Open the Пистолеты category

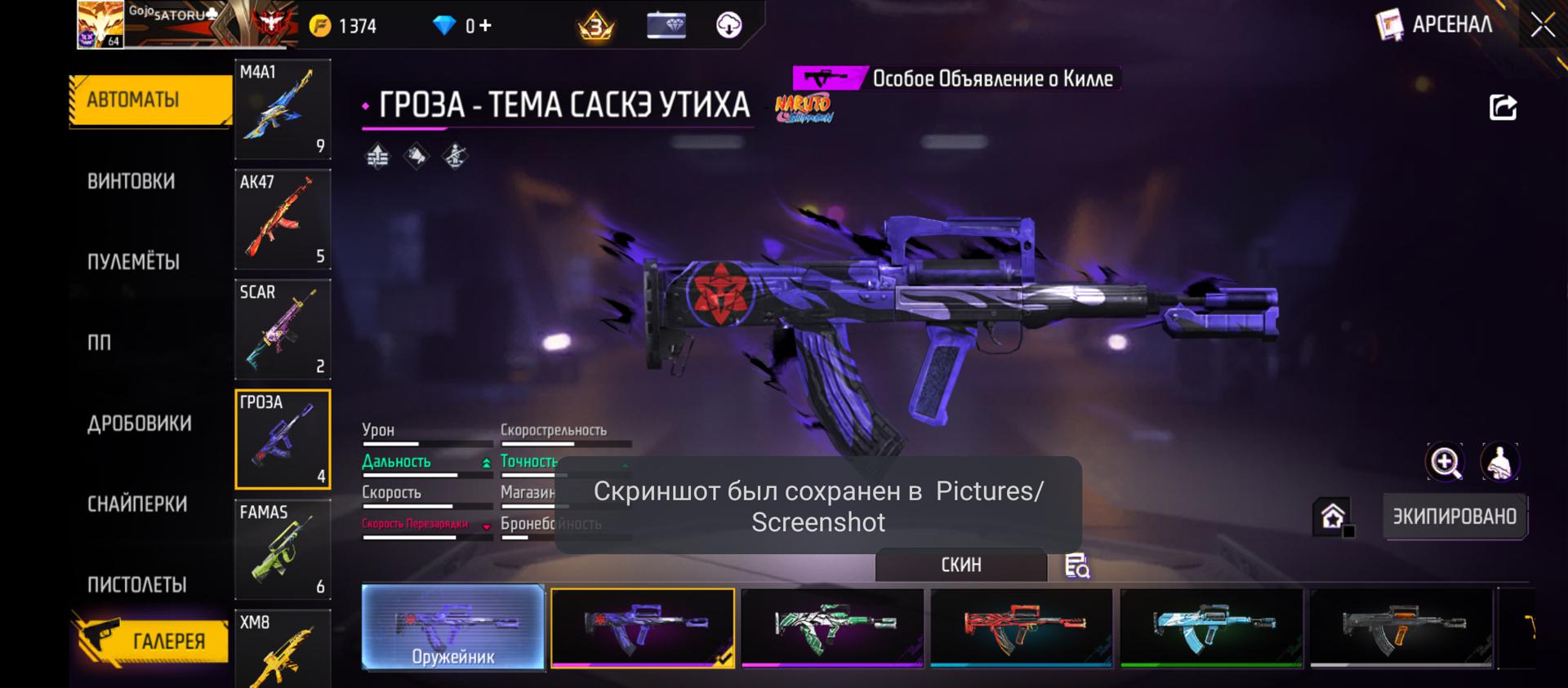click(x=137, y=585)
